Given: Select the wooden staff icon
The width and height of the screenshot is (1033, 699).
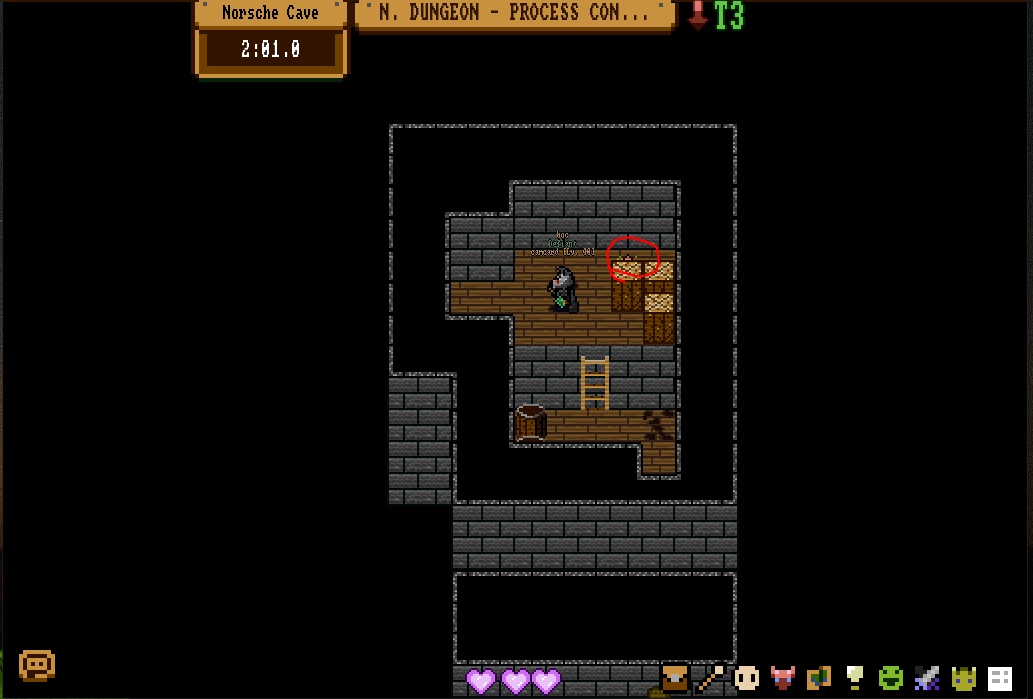Looking at the screenshot, I should [711, 678].
